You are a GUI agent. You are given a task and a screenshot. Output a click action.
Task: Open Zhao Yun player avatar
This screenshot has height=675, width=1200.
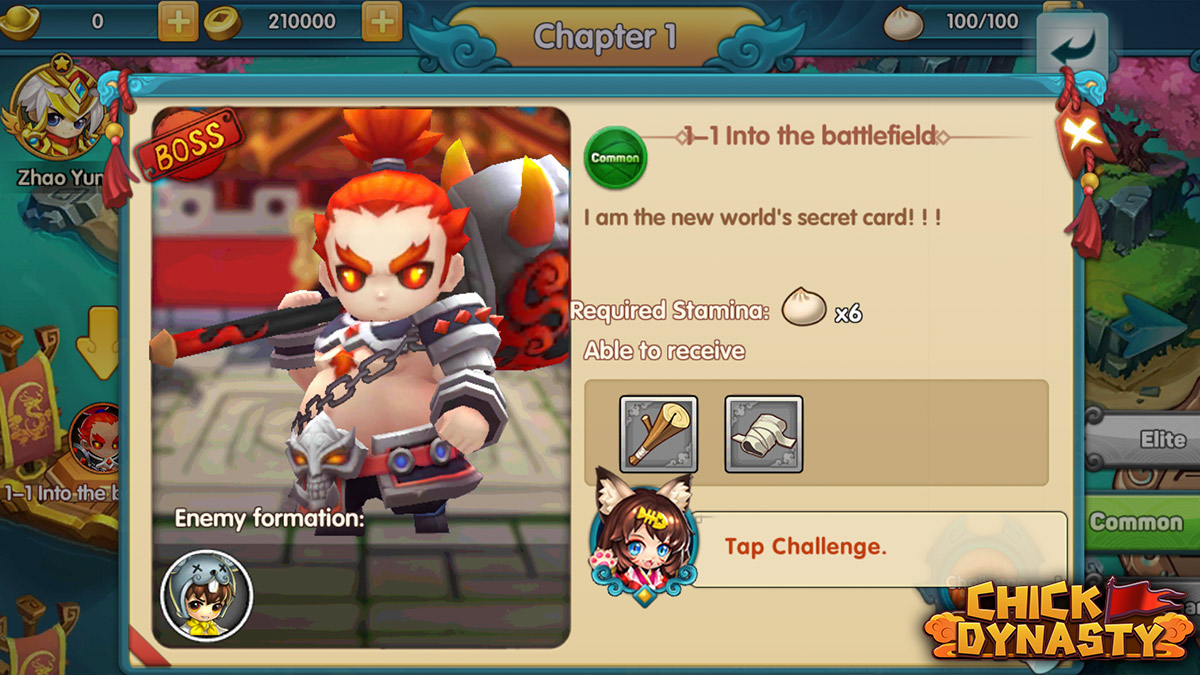(55, 112)
